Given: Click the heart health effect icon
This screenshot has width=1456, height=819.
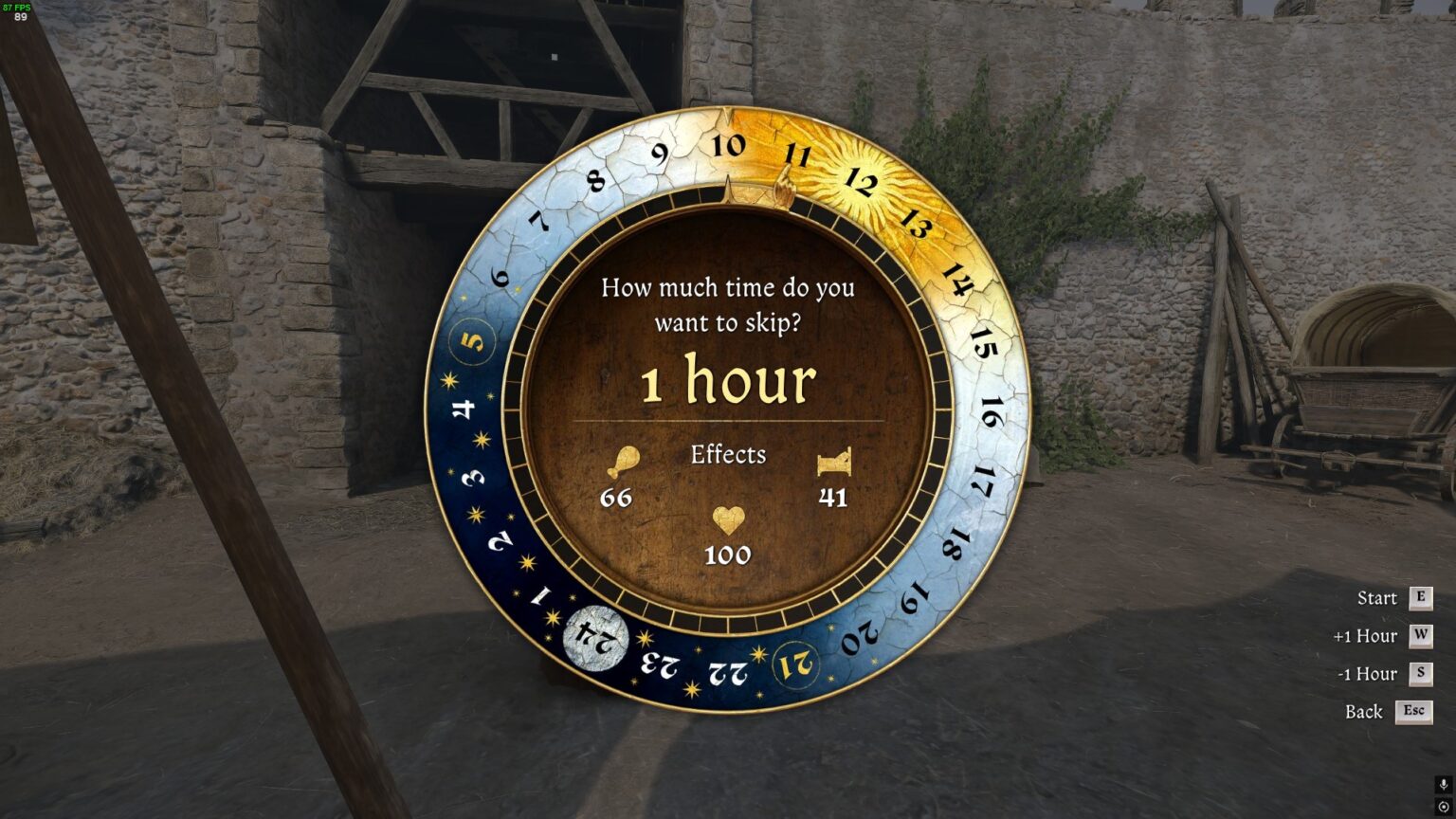Looking at the screenshot, I should [x=727, y=521].
